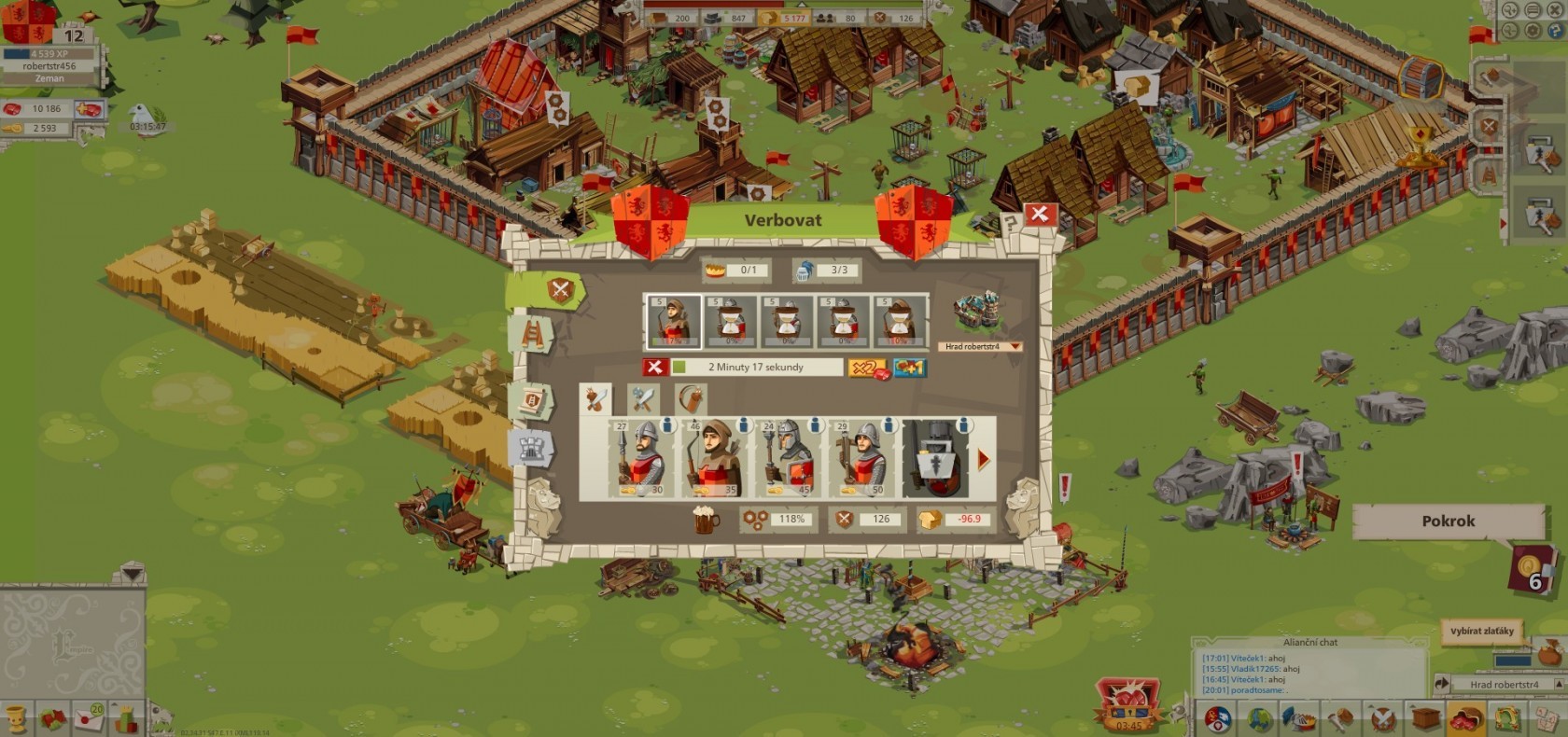Open the gear settings button
Screen dimensions: 1568x737
coord(1533,31)
